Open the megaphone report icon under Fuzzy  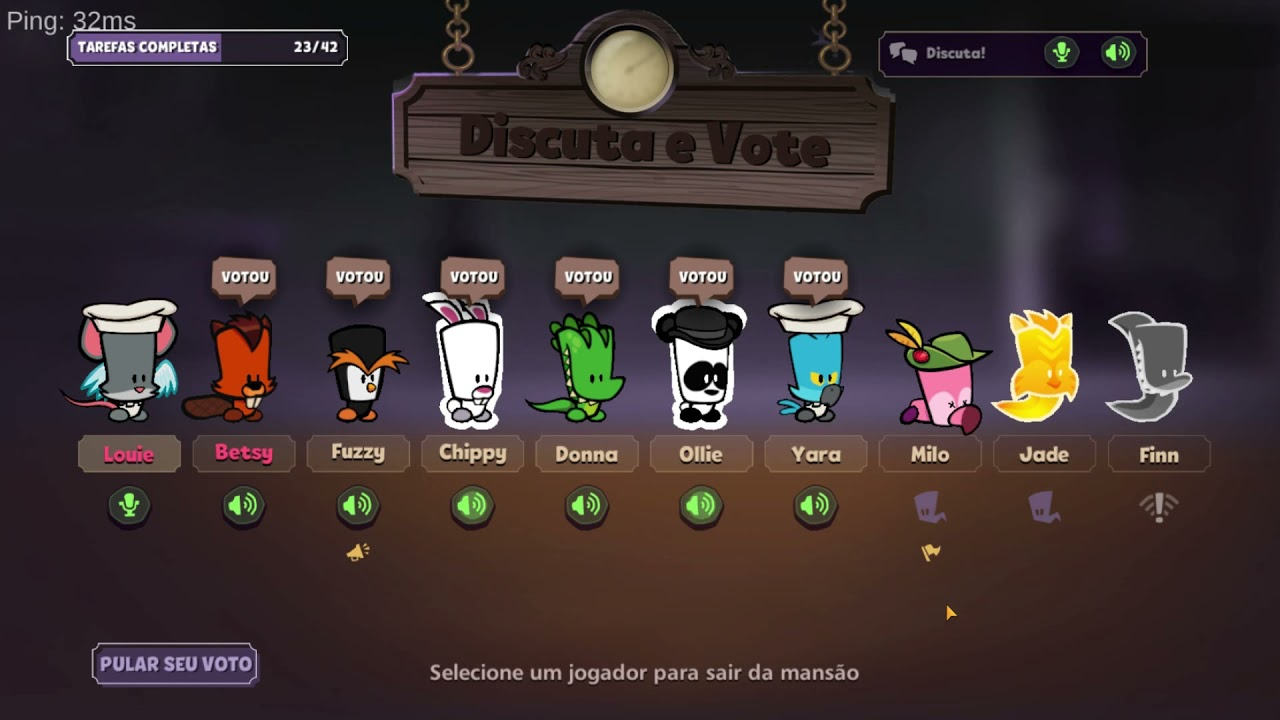coord(358,551)
